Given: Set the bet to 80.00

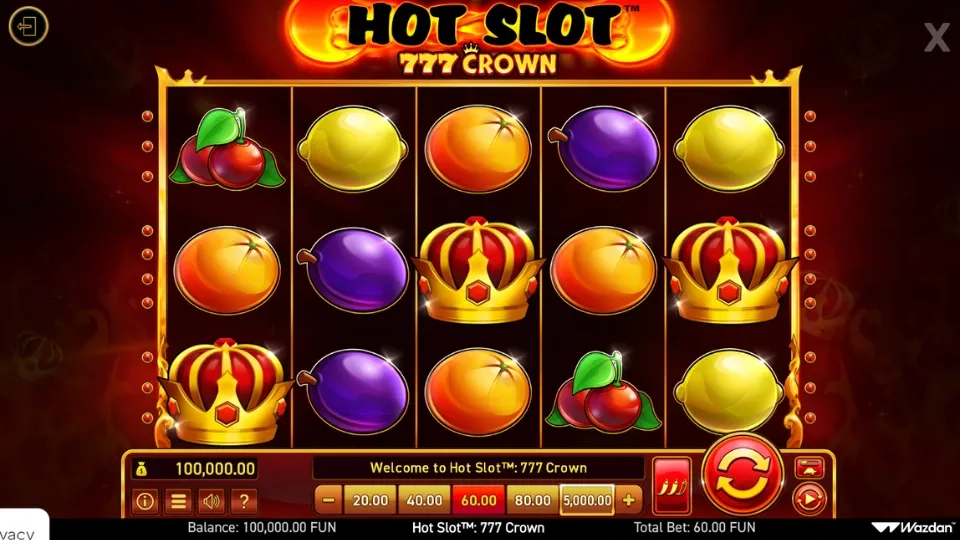Looking at the screenshot, I should [532, 499].
